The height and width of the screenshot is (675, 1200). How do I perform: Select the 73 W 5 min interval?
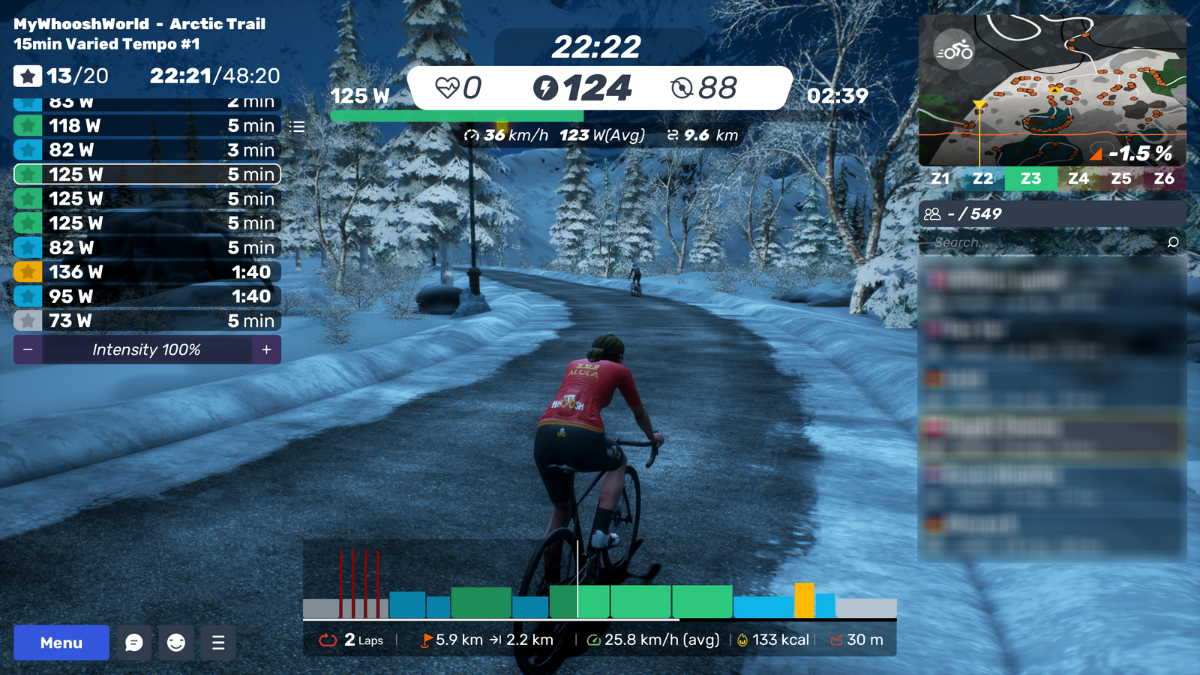point(147,321)
